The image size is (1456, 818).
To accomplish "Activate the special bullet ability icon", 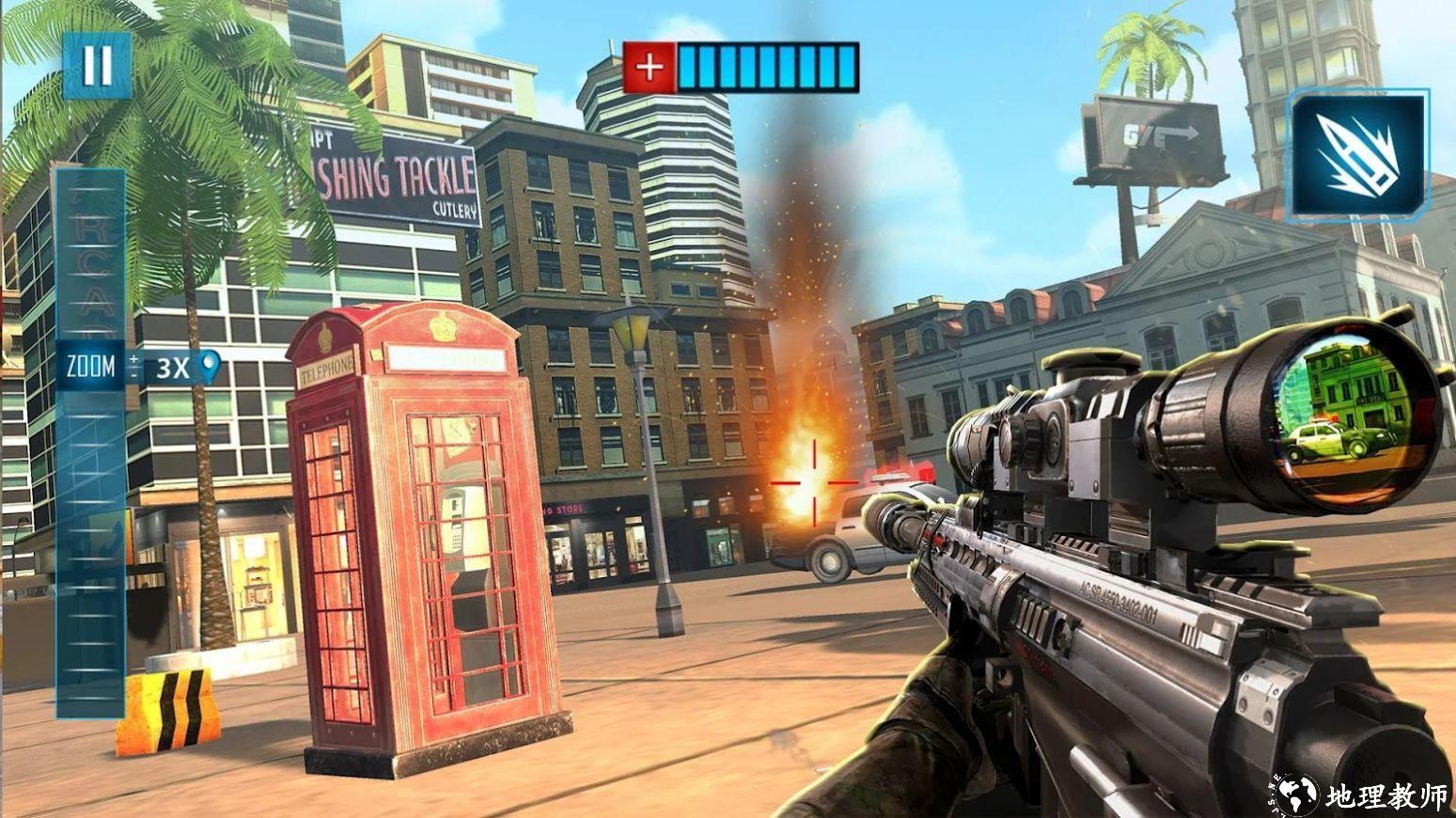I will click(1356, 156).
